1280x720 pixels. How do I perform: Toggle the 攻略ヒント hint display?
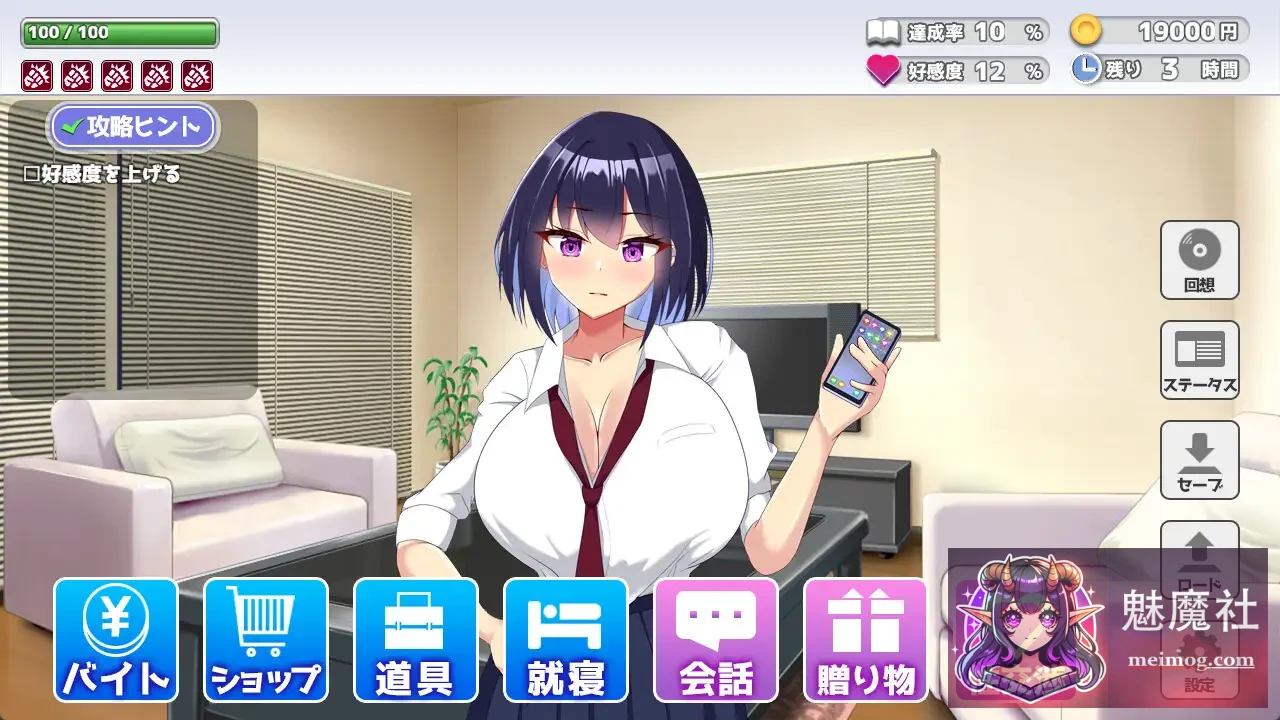pyautogui.click(x=133, y=127)
